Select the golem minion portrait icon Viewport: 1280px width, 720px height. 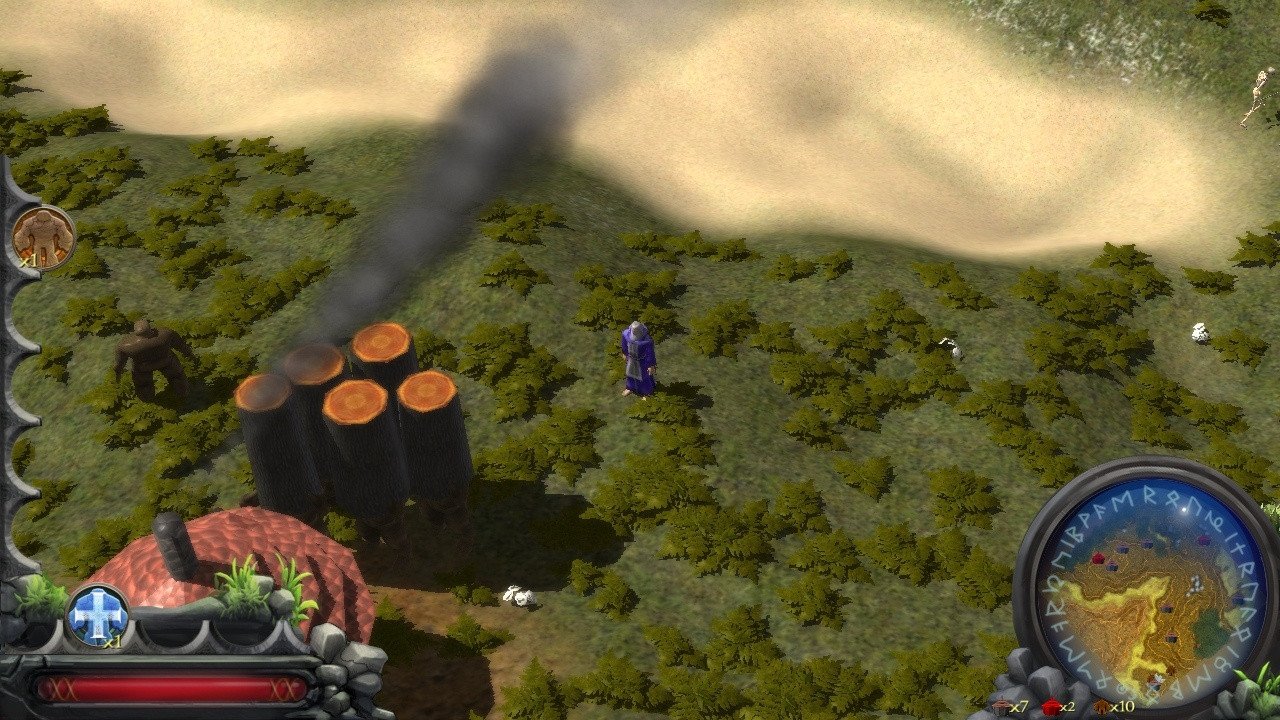(44, 237)
